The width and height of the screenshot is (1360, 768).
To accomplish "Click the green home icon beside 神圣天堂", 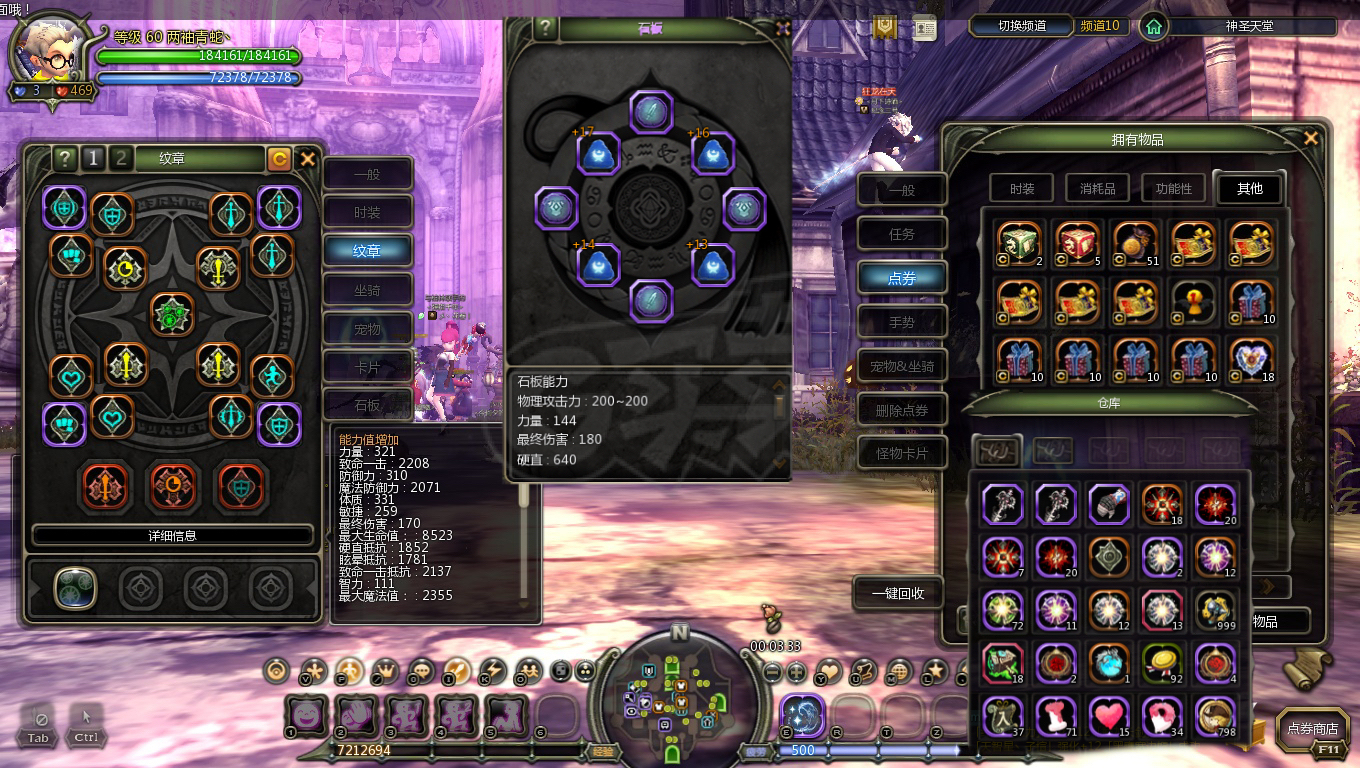I will (x=1151, y=27).
